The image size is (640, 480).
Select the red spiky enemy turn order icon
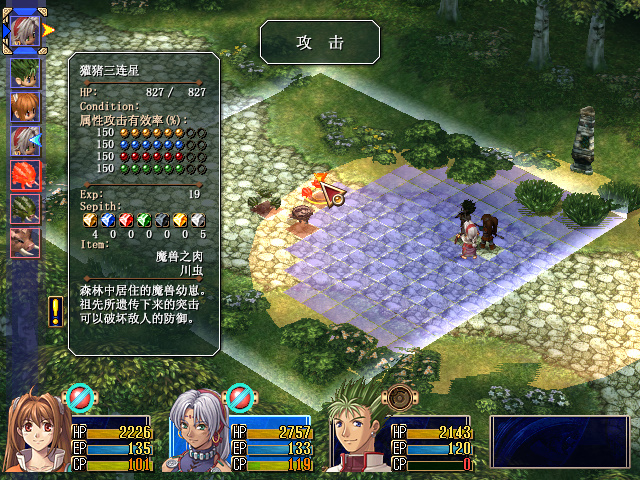coord(25,175)
